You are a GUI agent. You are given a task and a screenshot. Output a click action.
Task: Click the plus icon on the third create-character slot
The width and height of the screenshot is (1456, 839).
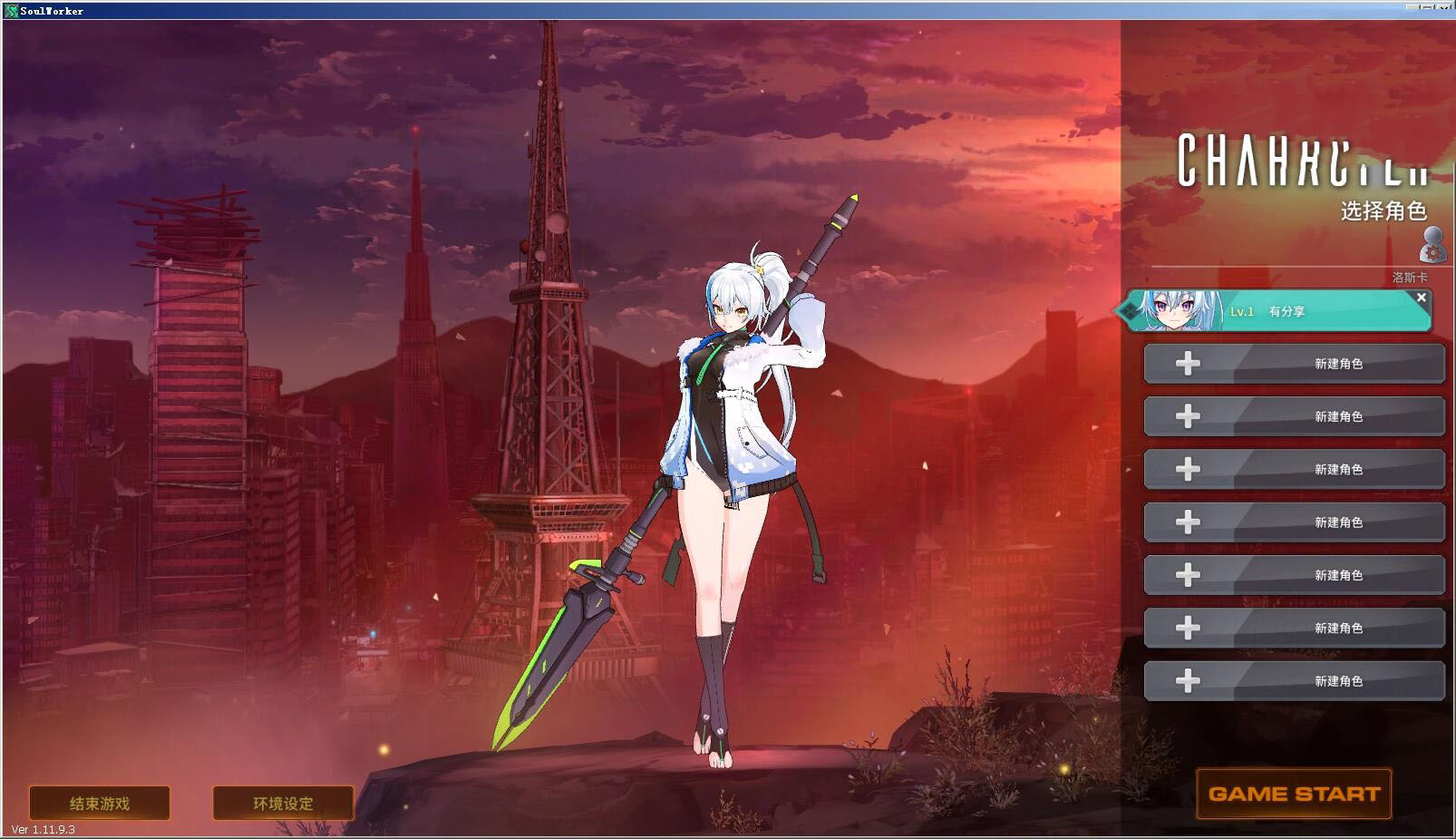tap(1188, 469)
